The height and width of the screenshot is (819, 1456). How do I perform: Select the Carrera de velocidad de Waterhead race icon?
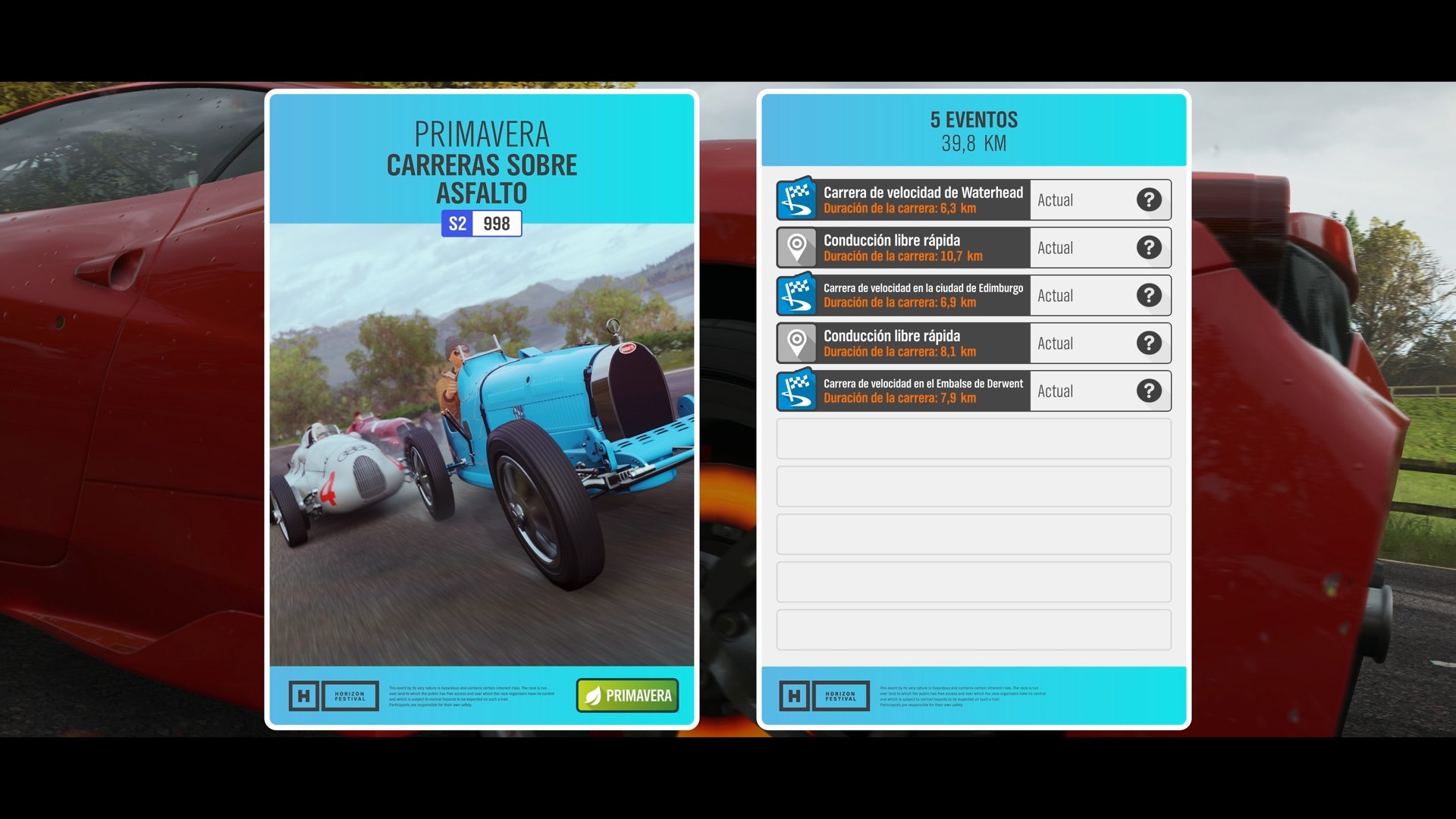point(795,199)
